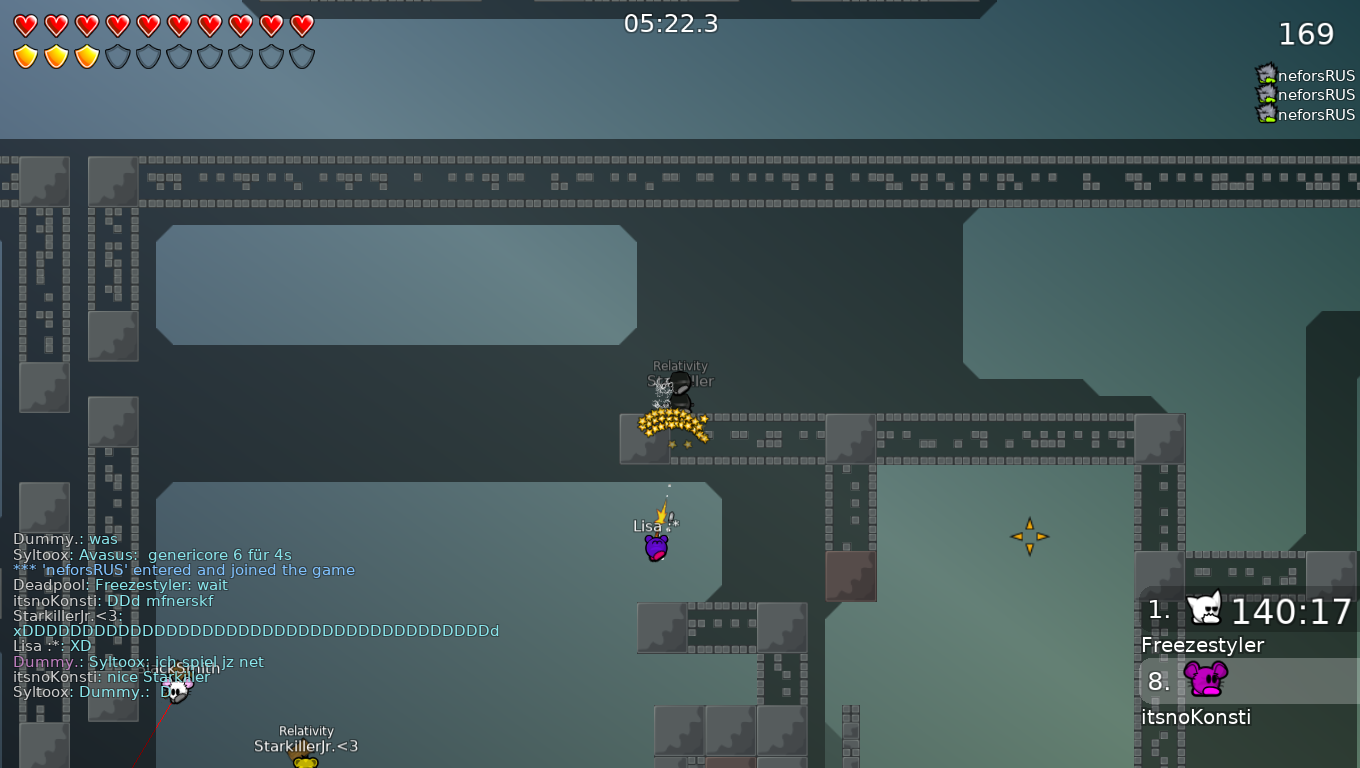Click the topmost neforsRUS tee icon

point(1266,74)
